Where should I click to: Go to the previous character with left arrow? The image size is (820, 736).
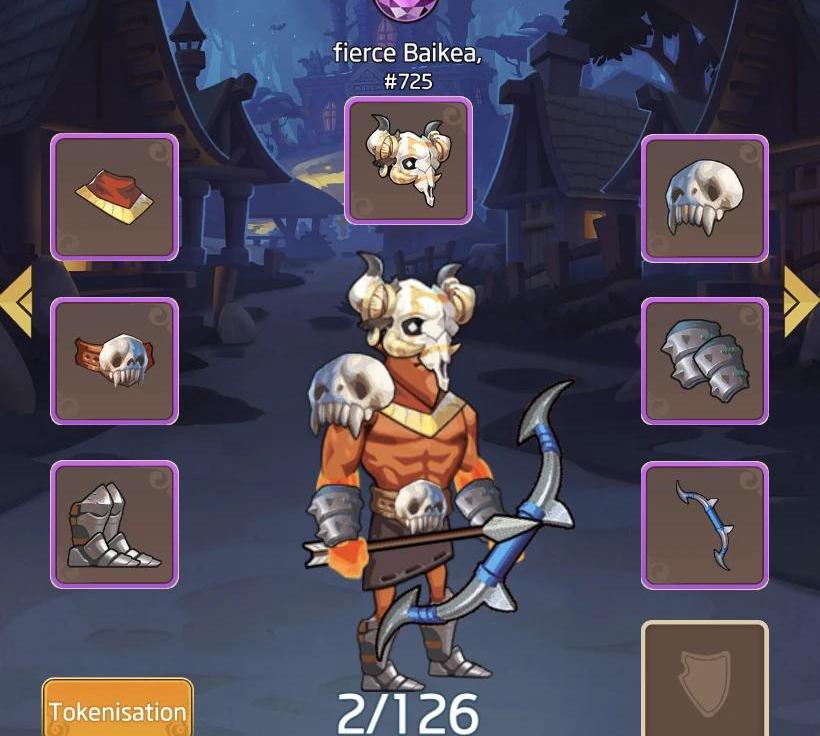click(x=17, y=300)
